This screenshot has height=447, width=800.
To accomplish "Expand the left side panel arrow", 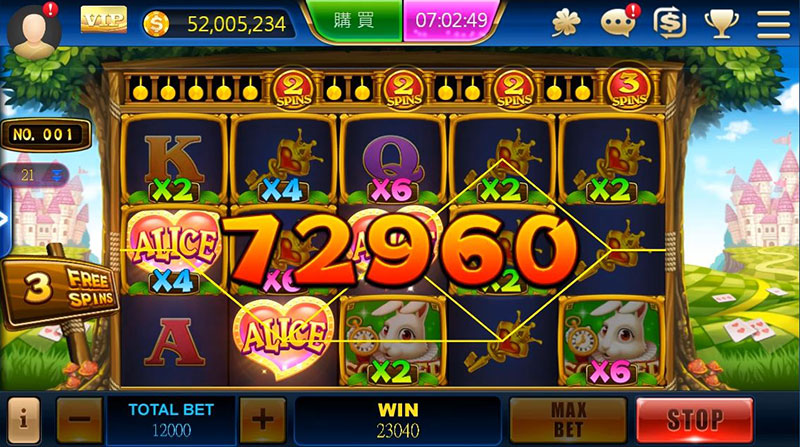I will 4,220.
